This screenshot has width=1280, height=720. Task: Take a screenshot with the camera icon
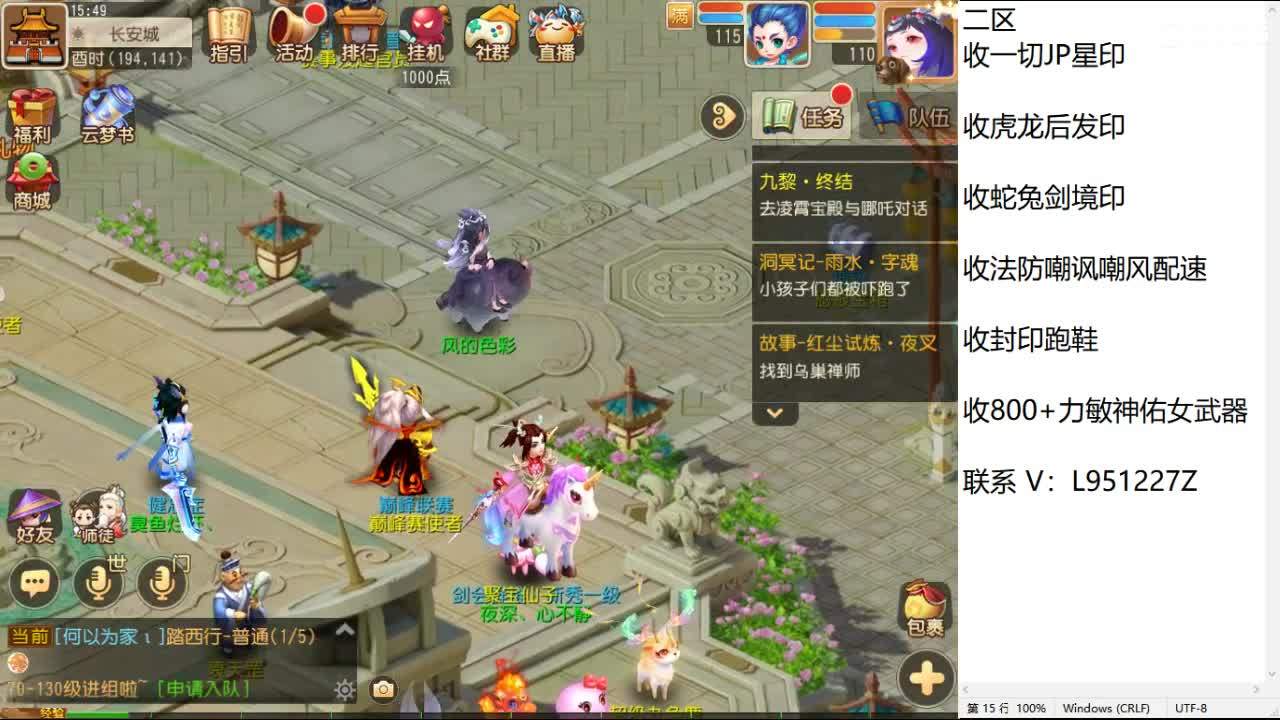(x=382, y=690)
